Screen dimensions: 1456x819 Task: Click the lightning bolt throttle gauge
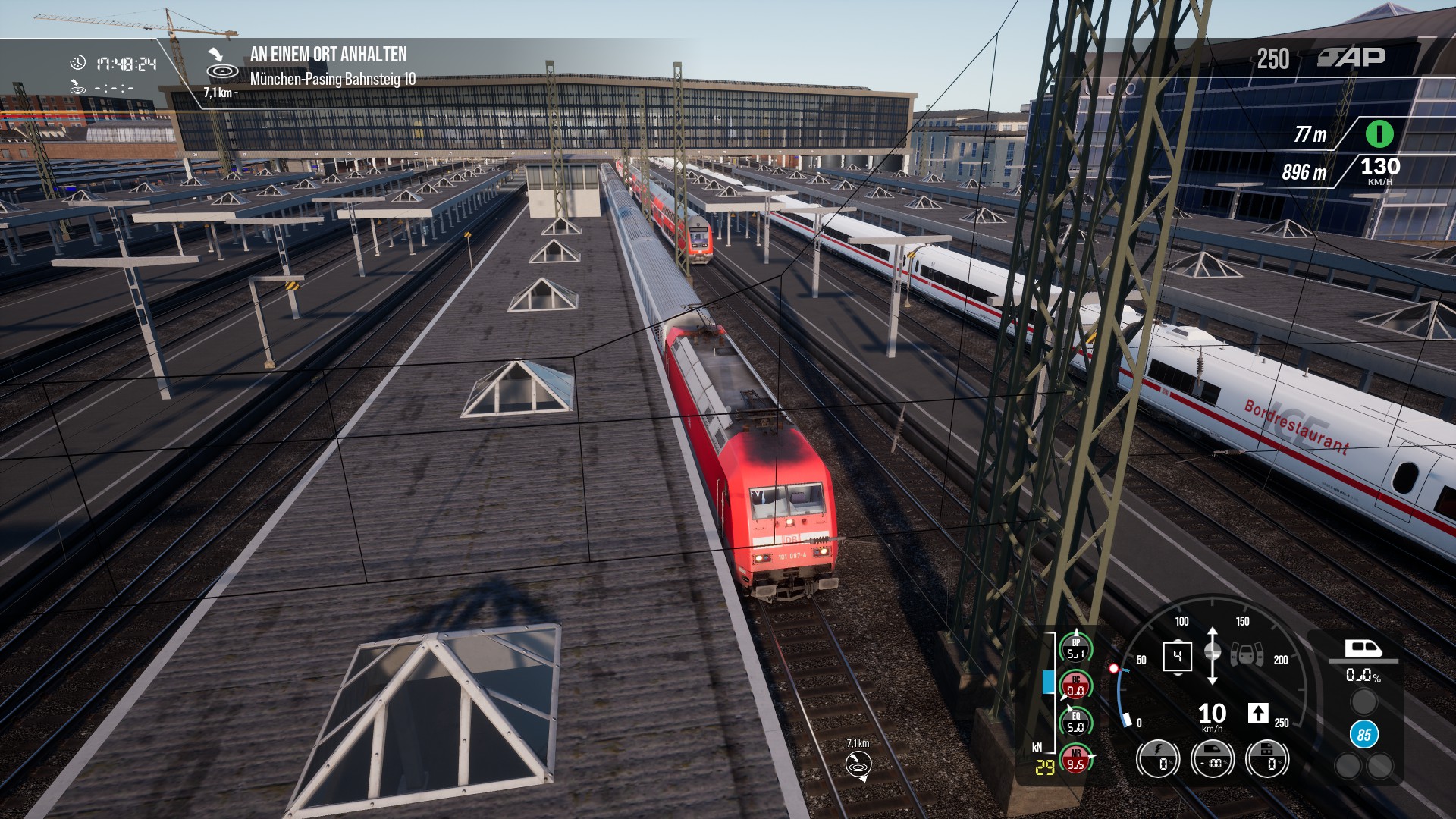1158,759
